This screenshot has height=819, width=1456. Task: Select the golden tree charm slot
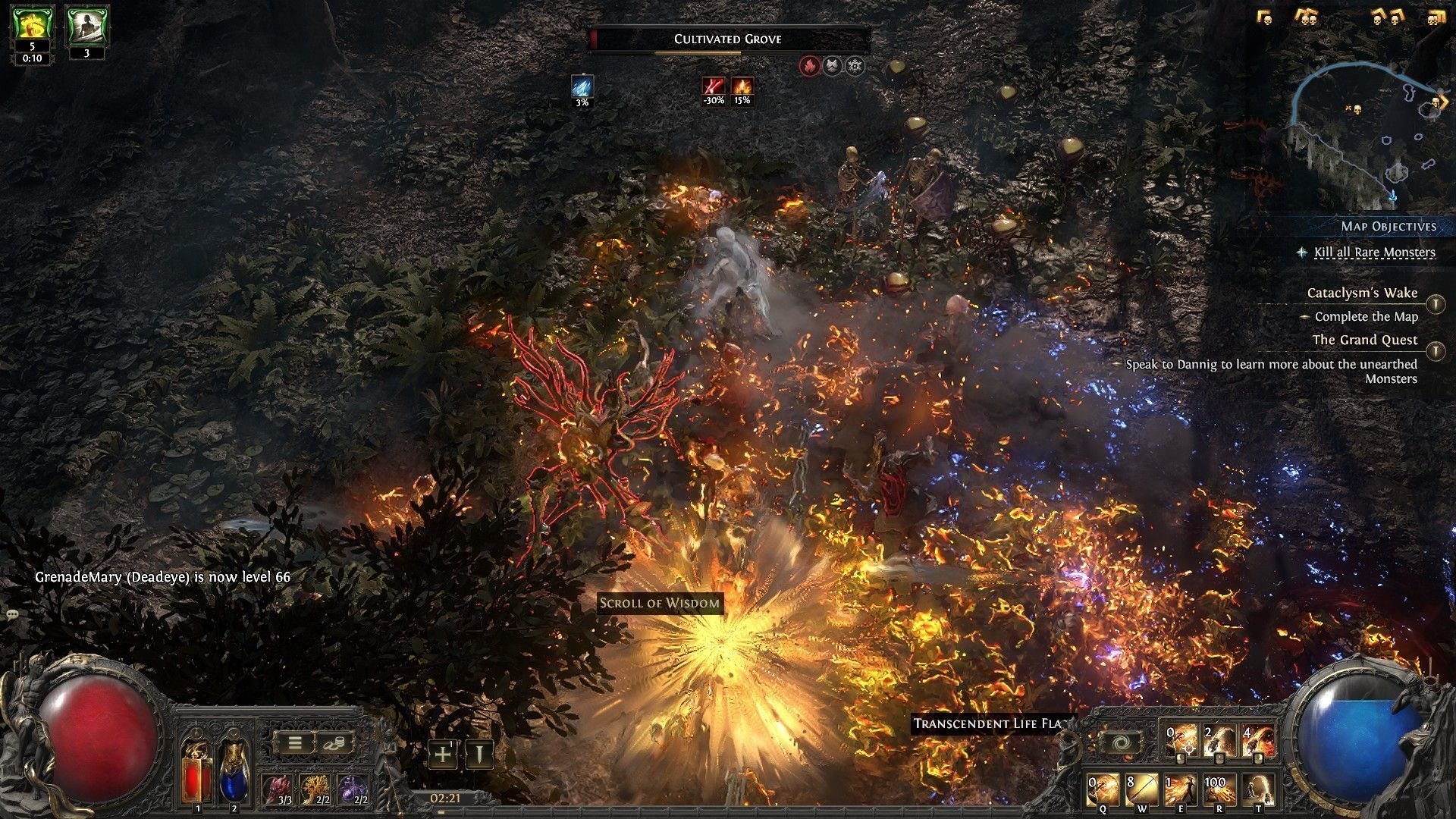click(x=315, y=789)
